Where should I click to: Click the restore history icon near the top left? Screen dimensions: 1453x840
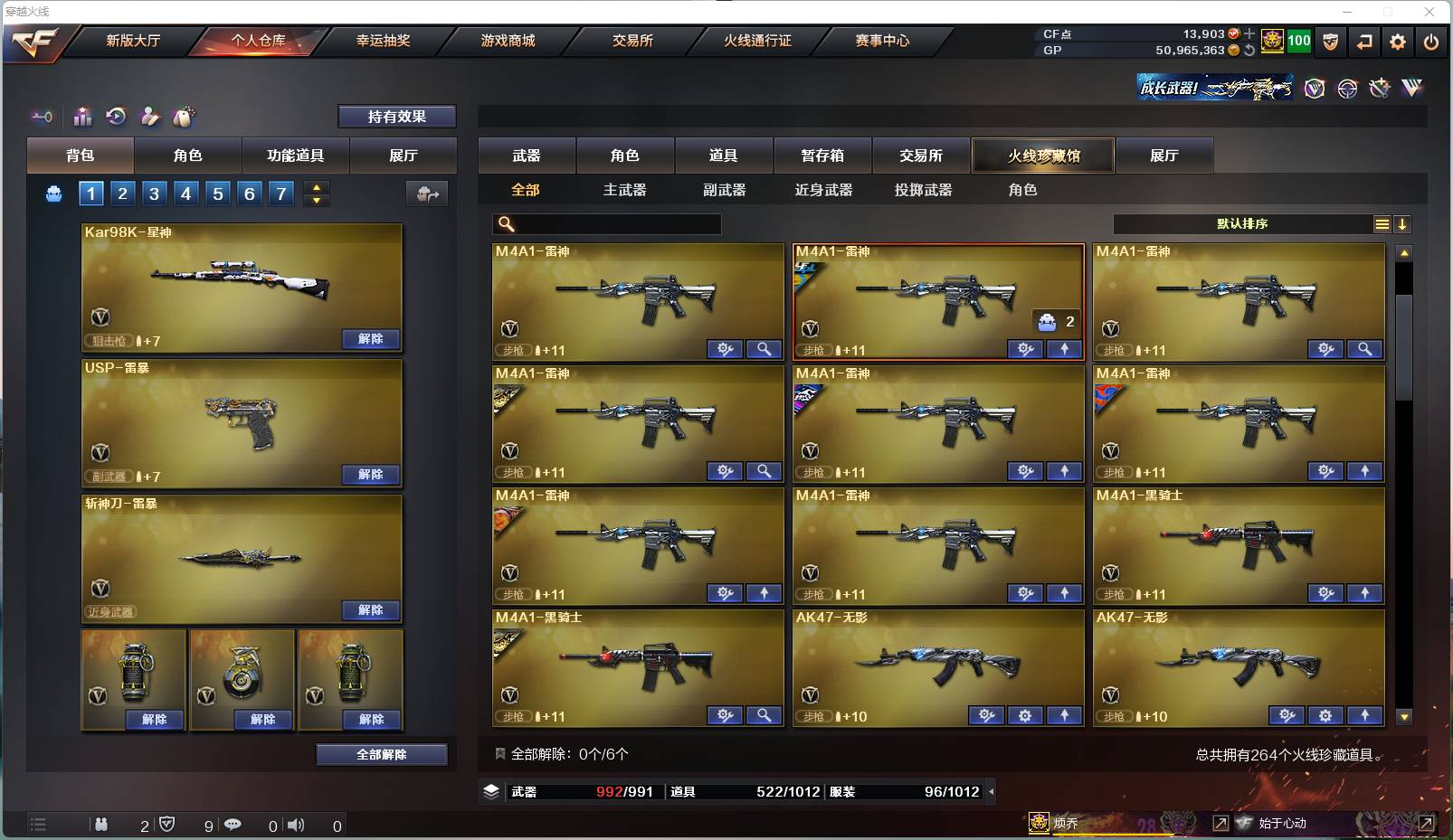116,116
